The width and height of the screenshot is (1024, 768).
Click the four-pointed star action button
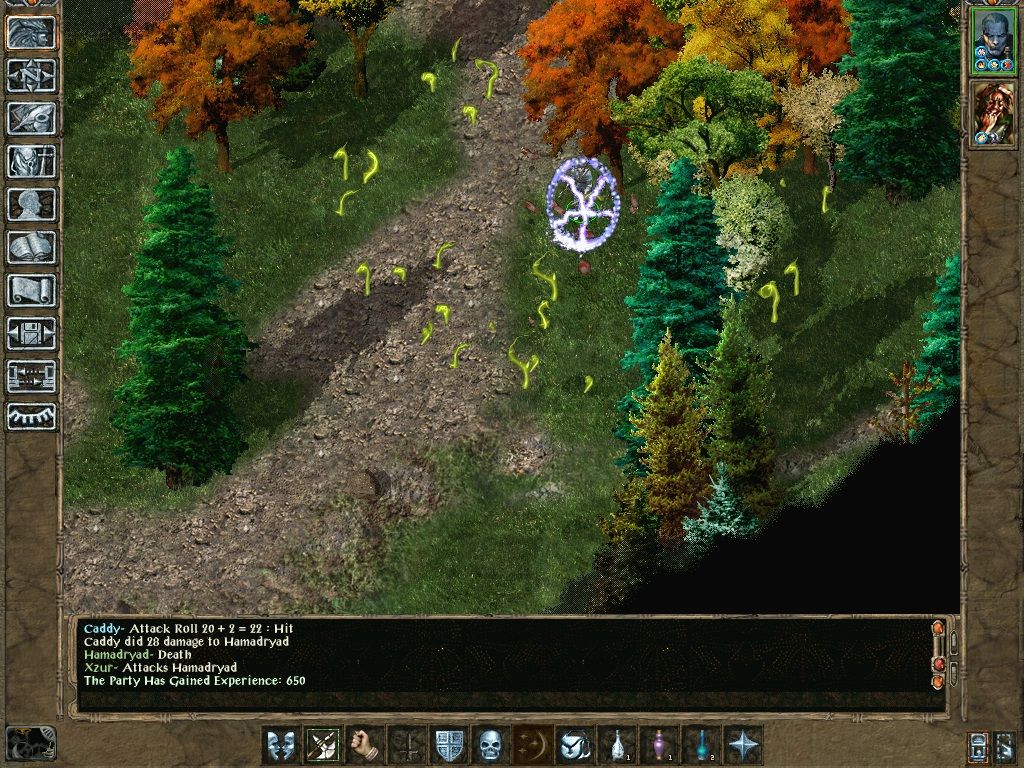(742, 745)
